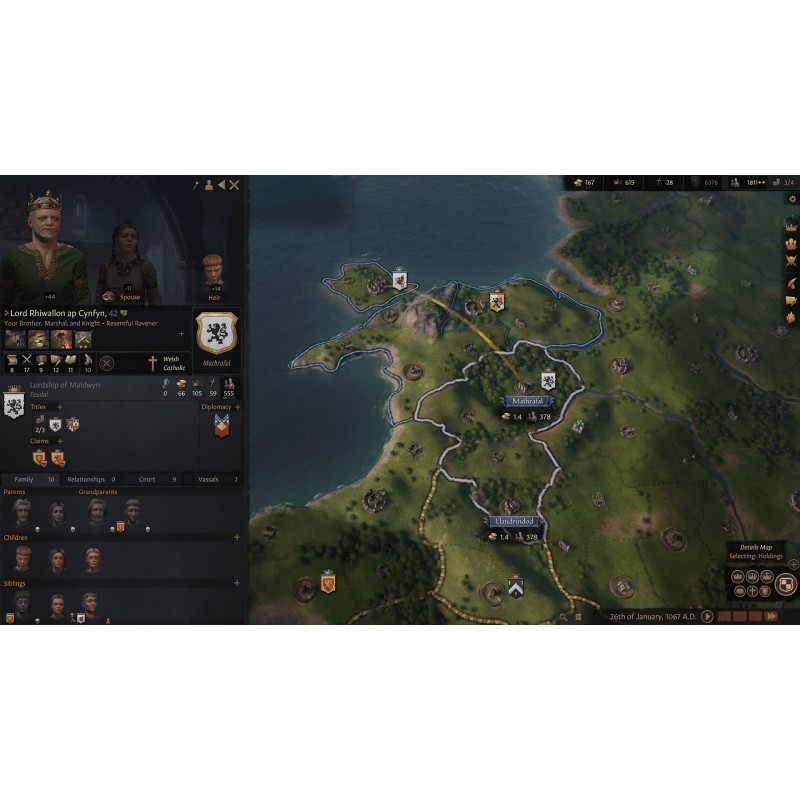
Task: Open the Family tab
Action: coord(30,479)
